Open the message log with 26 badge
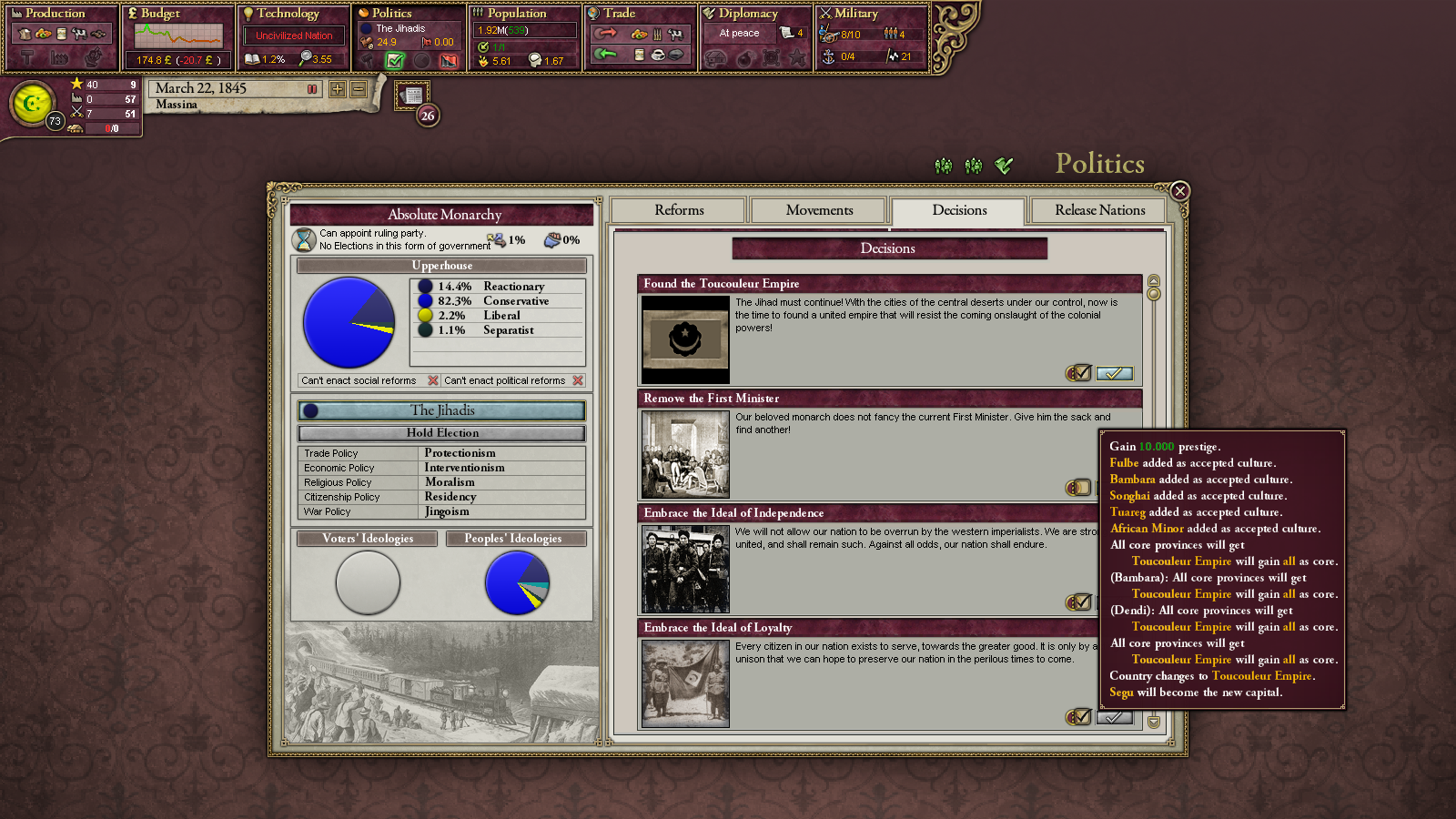1456x819 pixels. [x=412, y=96]
